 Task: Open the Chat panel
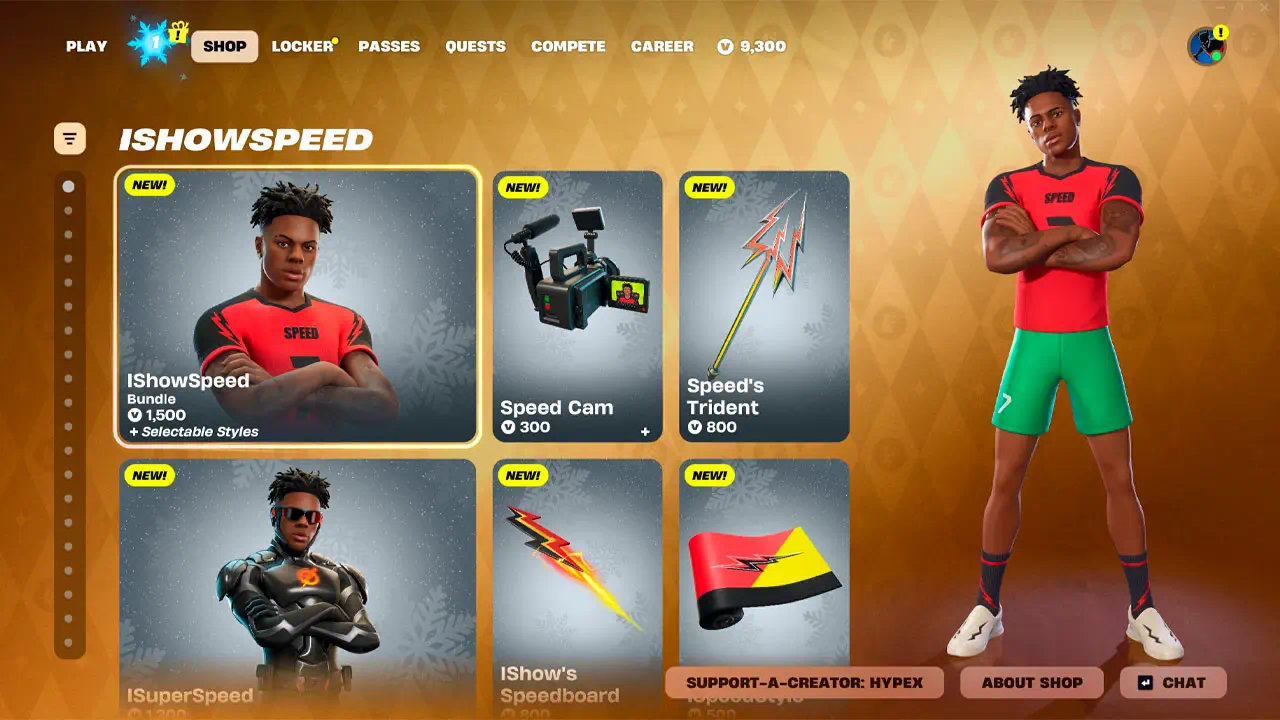(1173, 683)
